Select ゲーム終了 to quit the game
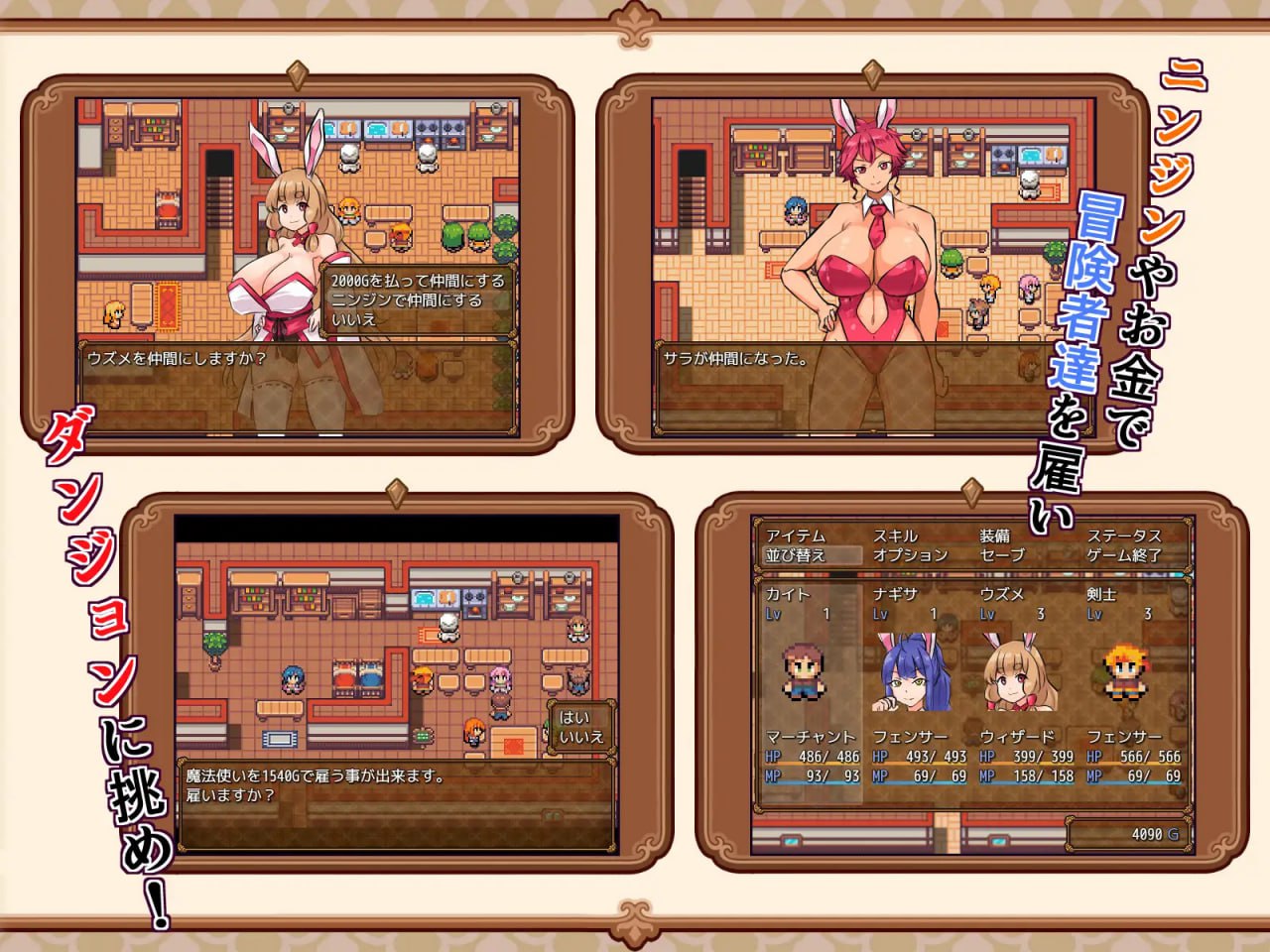1270x952 pixels. pos(1126,555)
